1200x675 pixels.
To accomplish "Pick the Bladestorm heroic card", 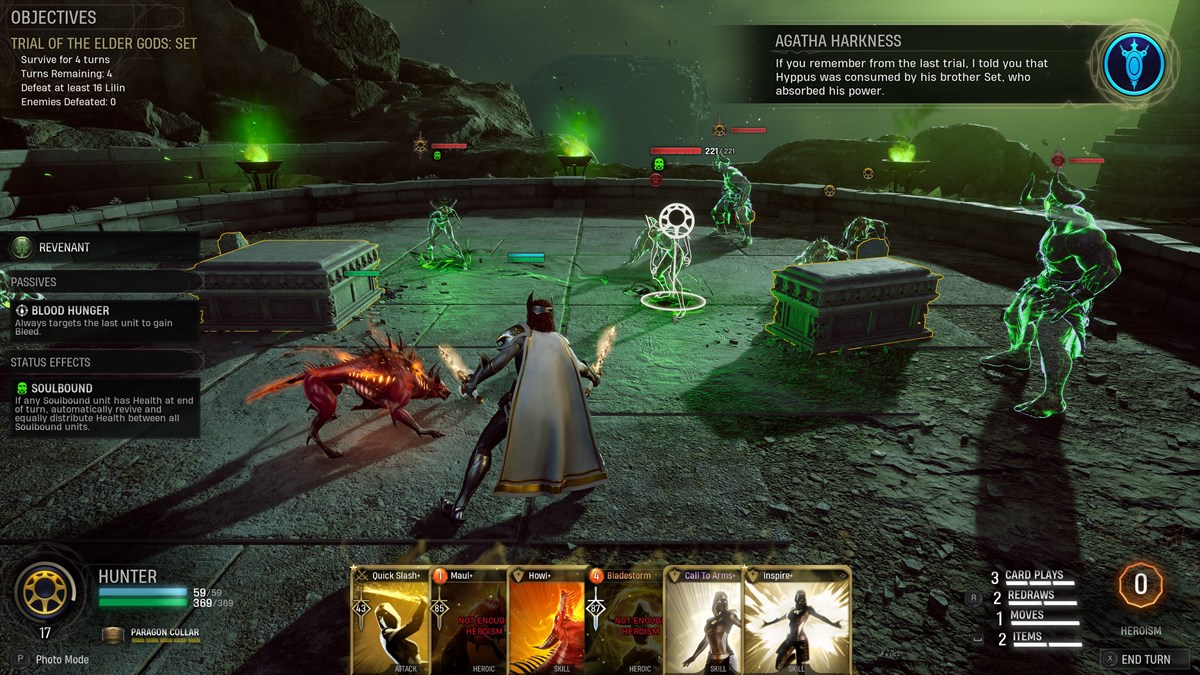I will pos(624,620).
